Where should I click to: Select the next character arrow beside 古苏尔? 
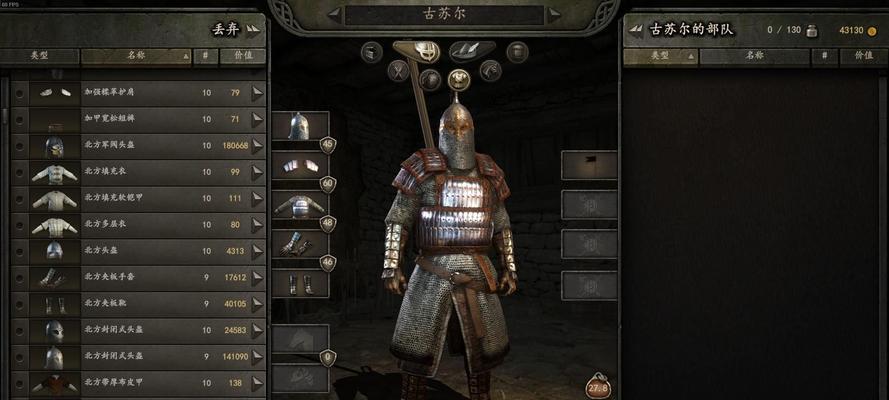coord(553,15)
